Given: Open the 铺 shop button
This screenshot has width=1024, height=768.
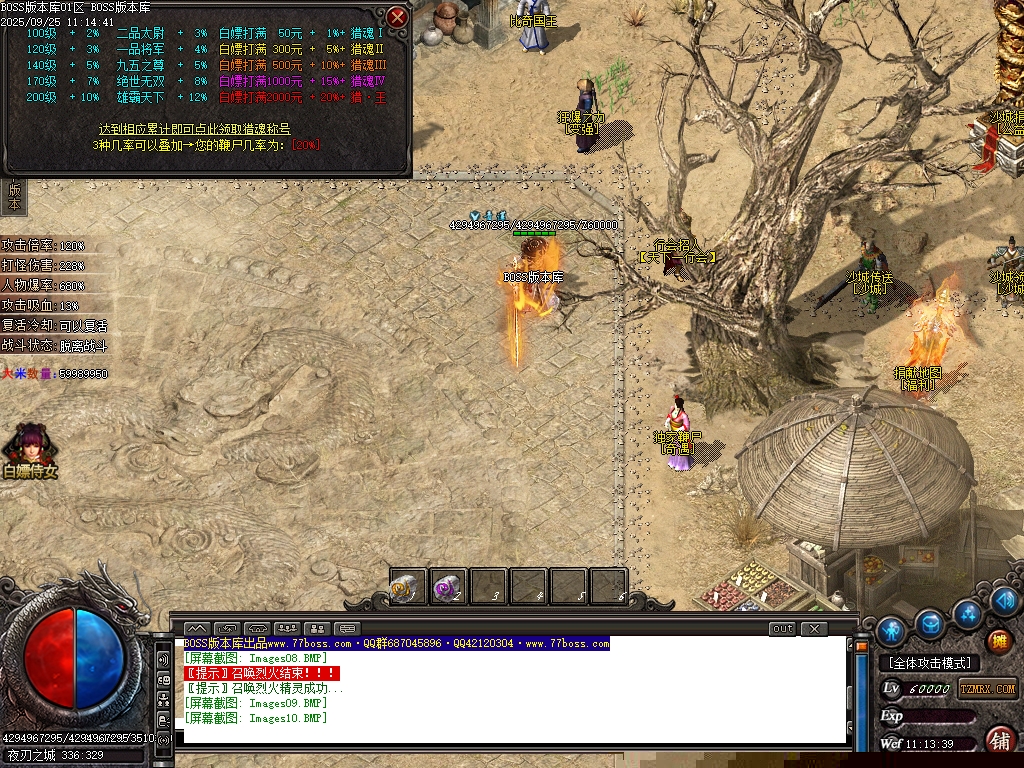Looking at the screenshot, I should [999, 740].
